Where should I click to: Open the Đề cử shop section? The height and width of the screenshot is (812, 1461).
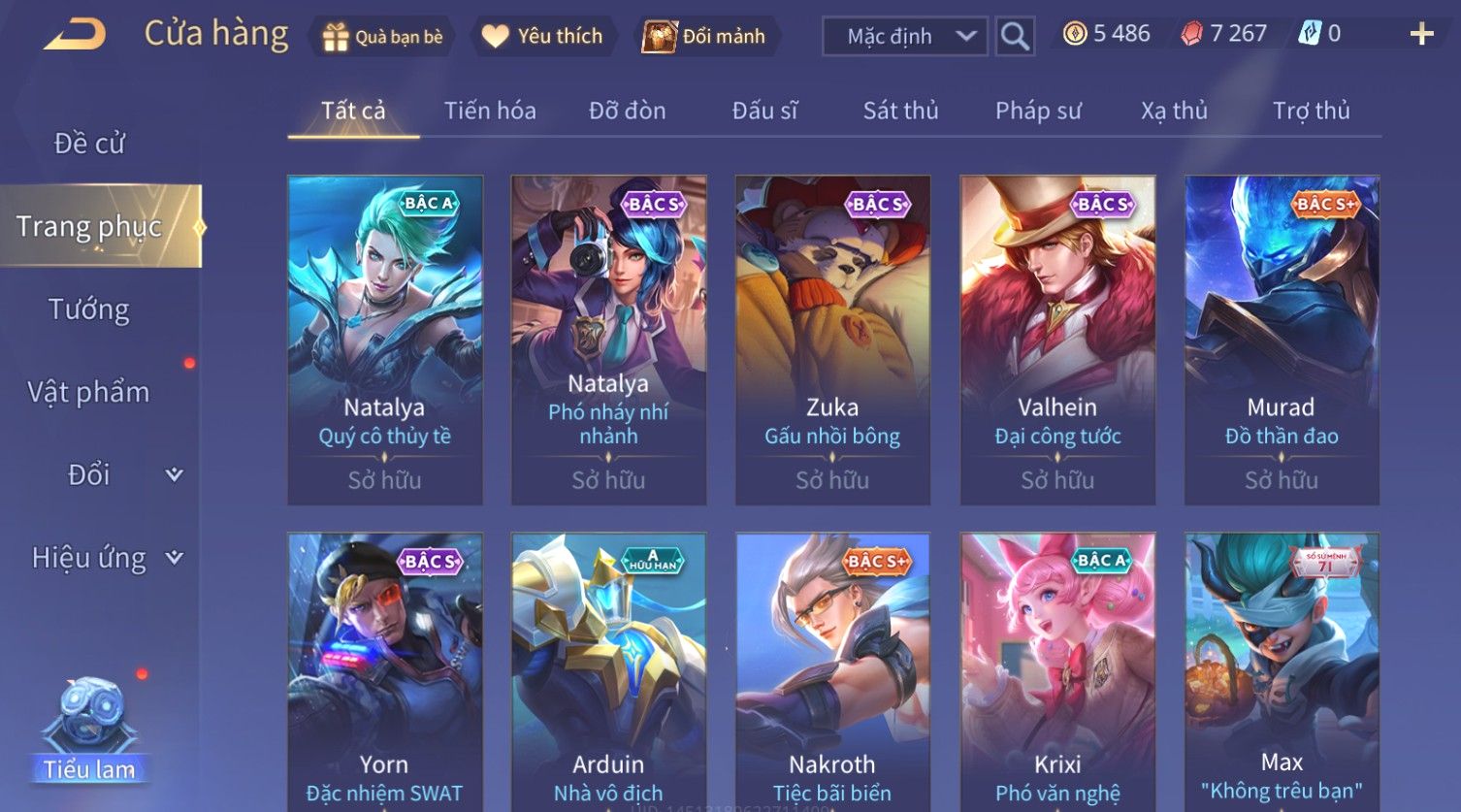(x=89, y=144)
